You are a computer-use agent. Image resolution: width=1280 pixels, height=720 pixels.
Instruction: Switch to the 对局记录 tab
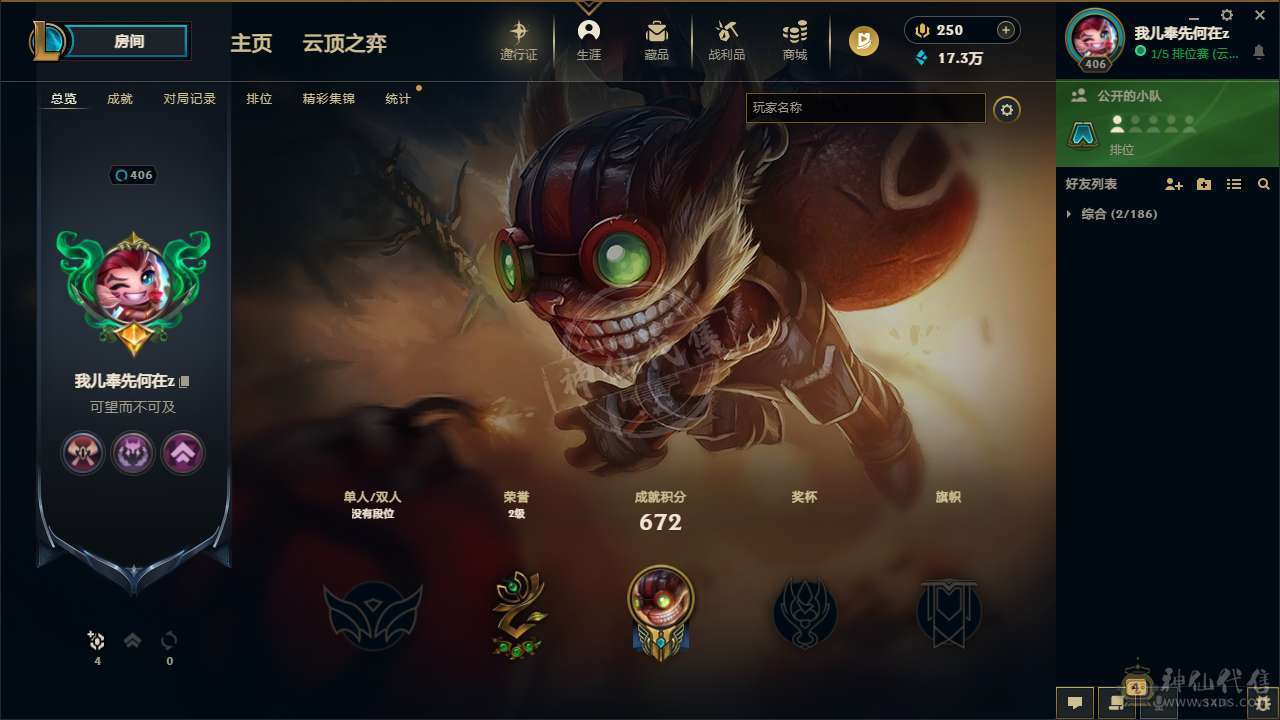[191, 98]
